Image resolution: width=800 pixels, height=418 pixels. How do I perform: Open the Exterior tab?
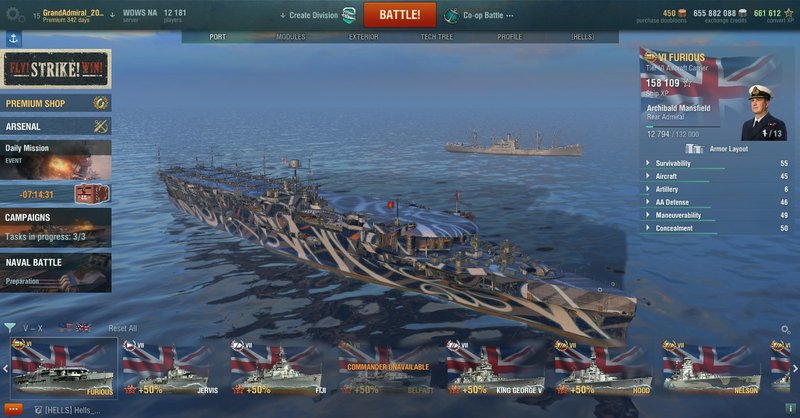tap(363, 37)
